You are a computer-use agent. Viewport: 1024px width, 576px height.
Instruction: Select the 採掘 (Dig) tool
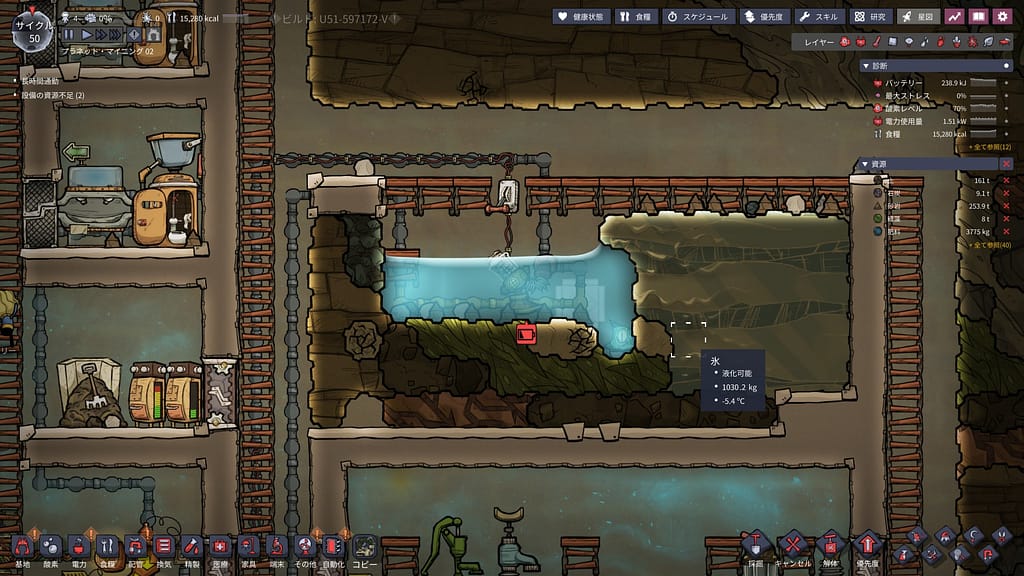pos(755,547)
